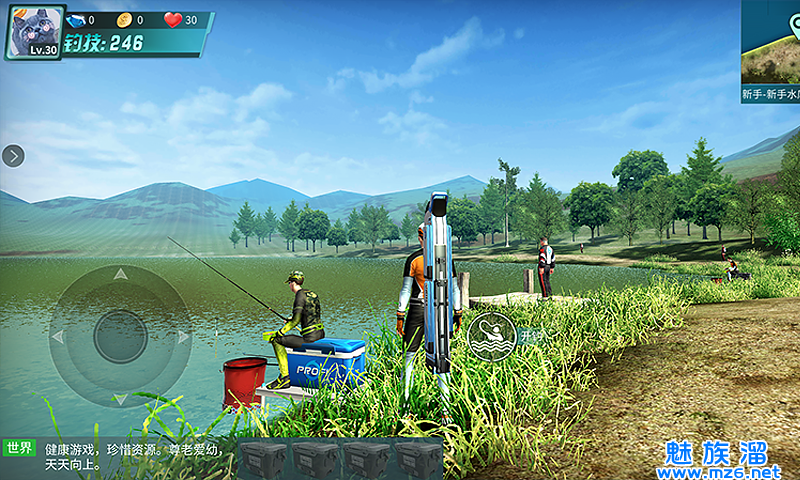Tap the down arrow on the virtual joystick
The image size is (800, 480).
(x=120, y=399)
